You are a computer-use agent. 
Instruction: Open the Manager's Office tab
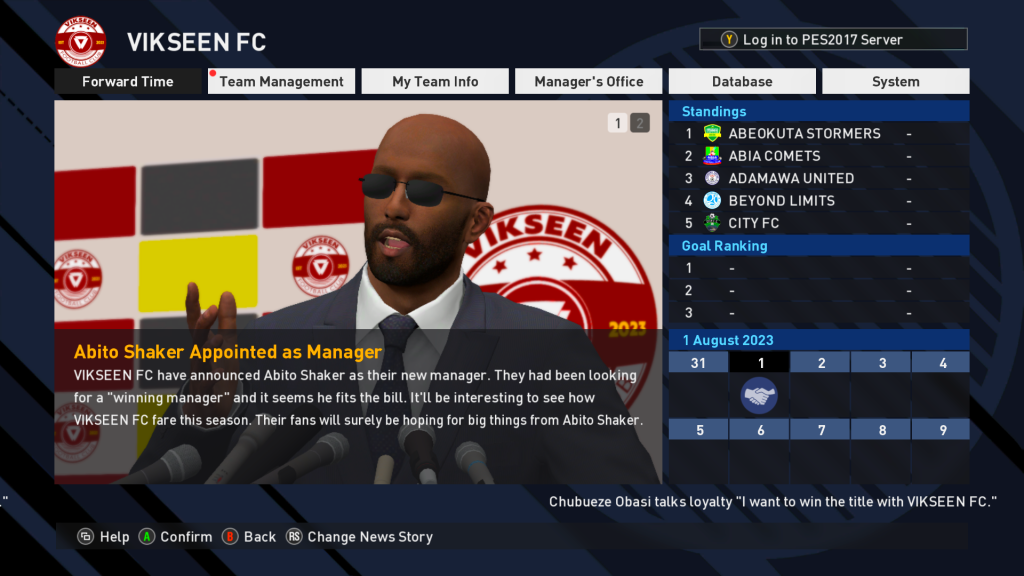coord(588,82)
